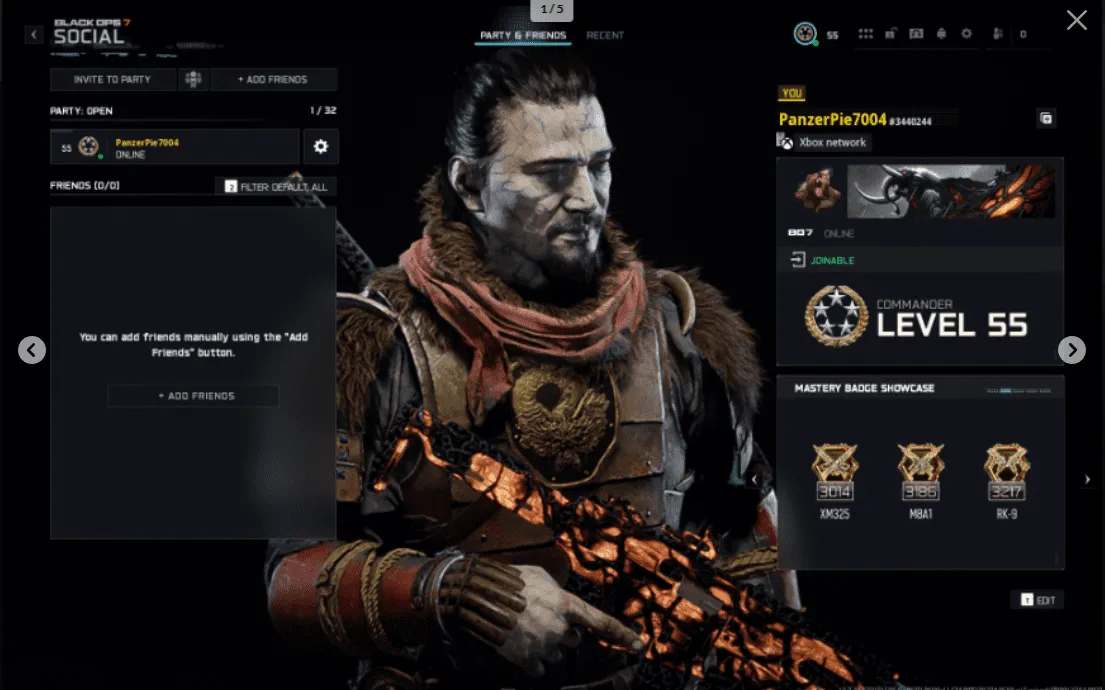Open the calling card banner
This screenshot has width=1105, height=690.
tap(950, 191)
